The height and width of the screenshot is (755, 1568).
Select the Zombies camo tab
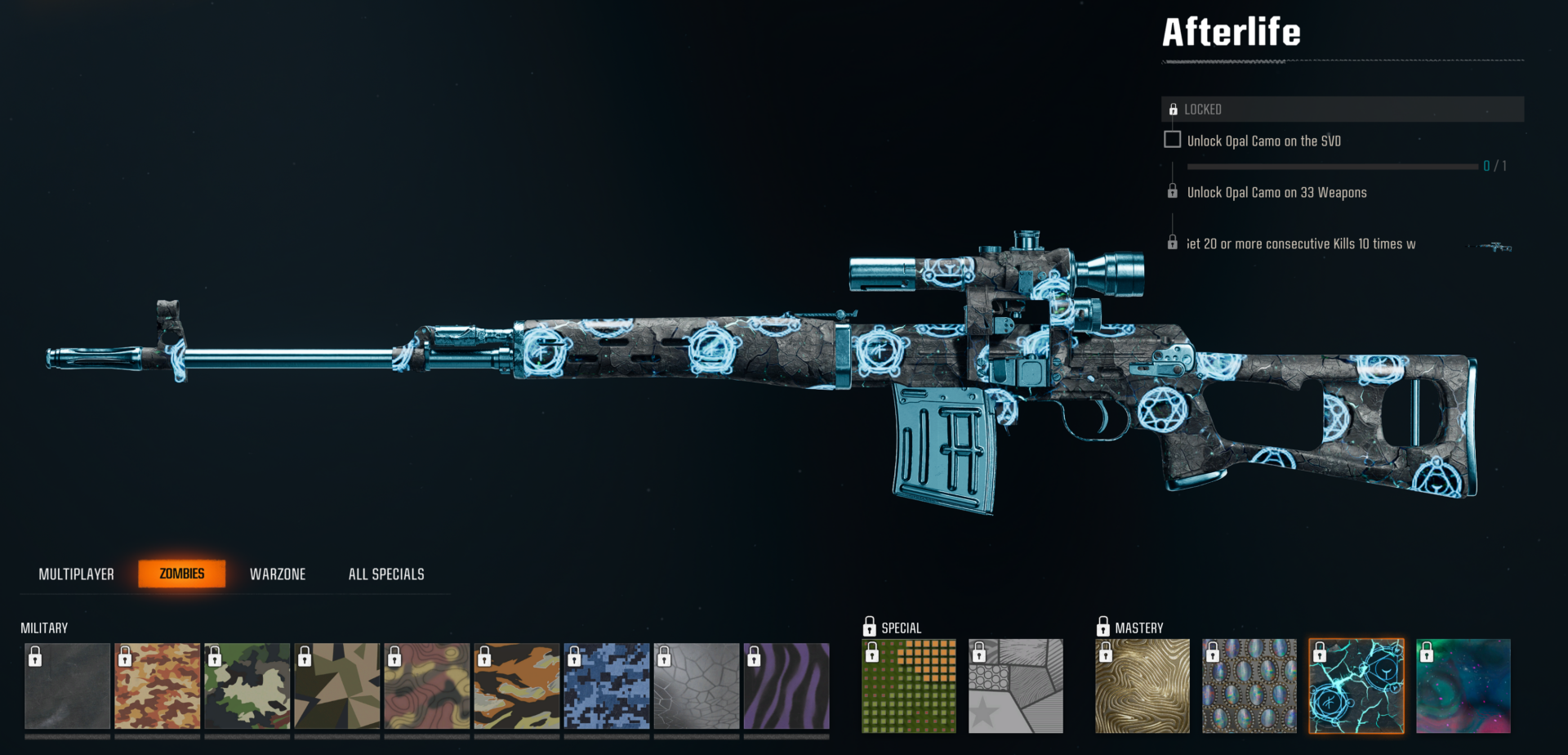click(x=181, y=574)
